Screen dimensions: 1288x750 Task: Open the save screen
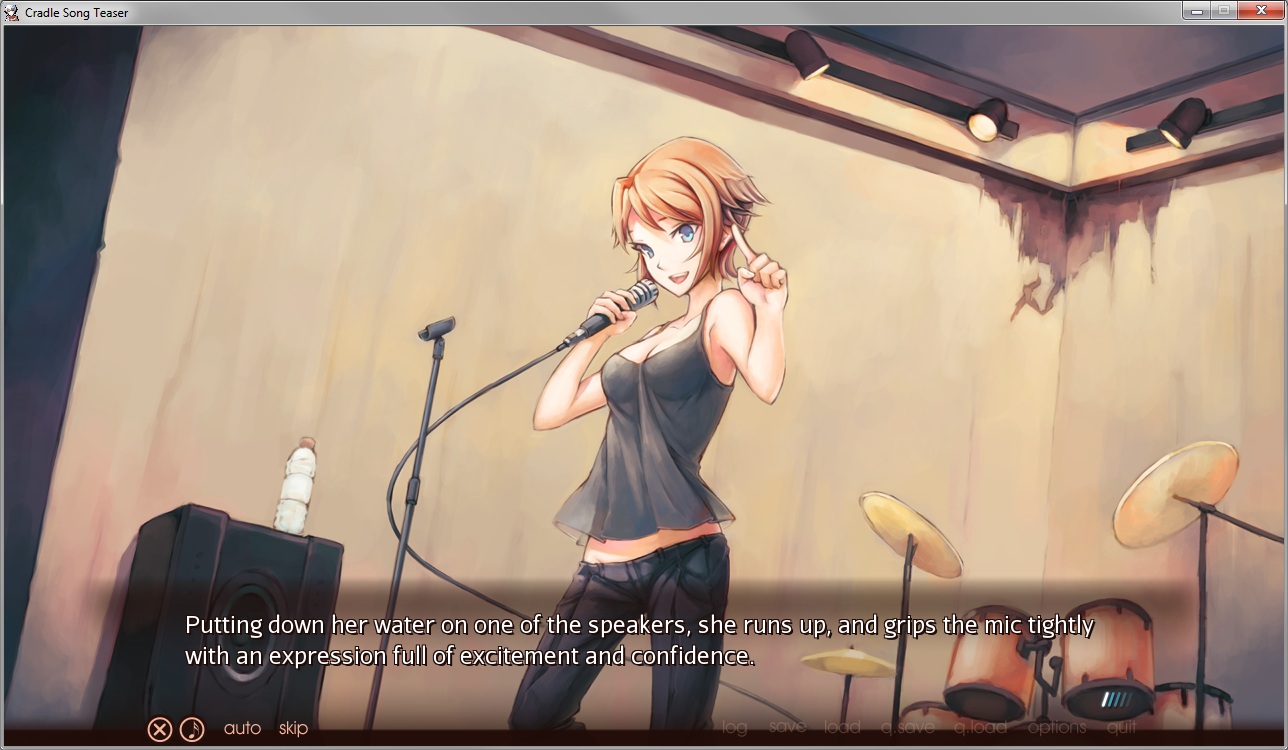point(788,728)
